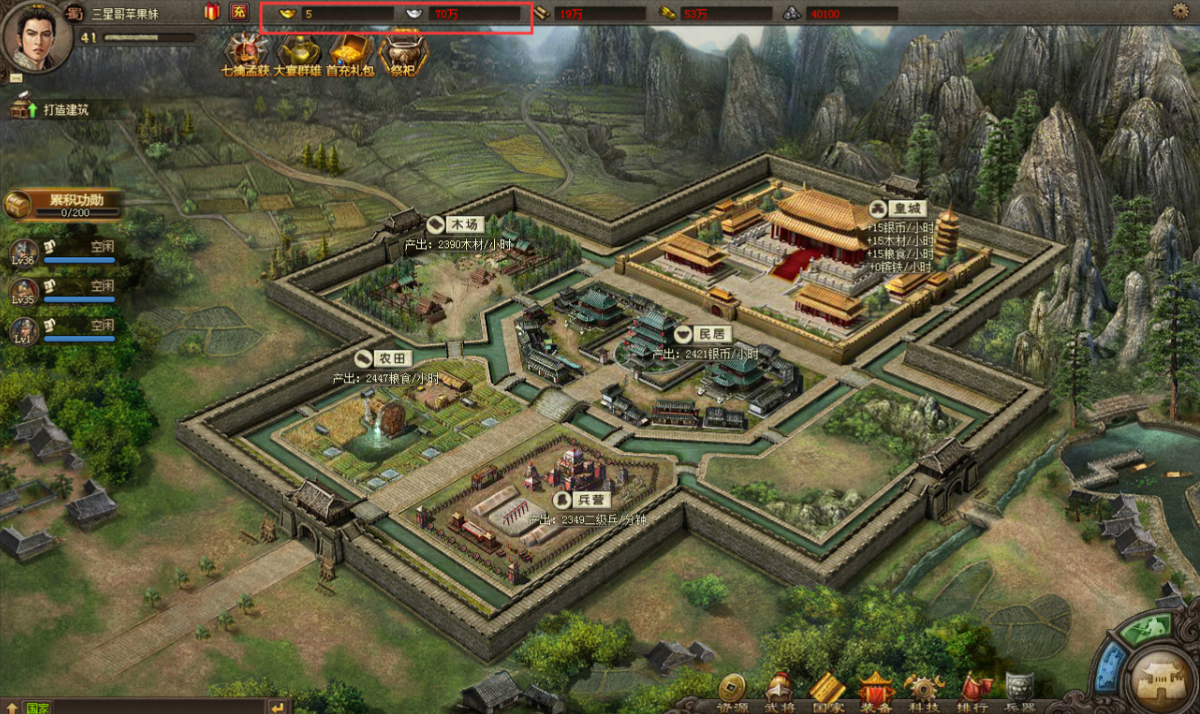Open the 科技 technology menu
1200x714 pixels.
pos(924,690)
